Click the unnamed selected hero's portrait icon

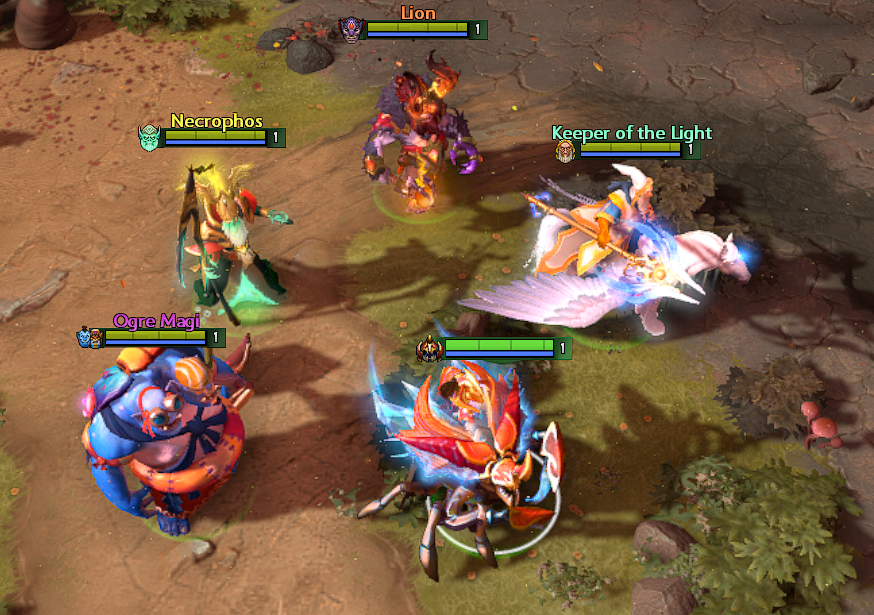[430, 348]
